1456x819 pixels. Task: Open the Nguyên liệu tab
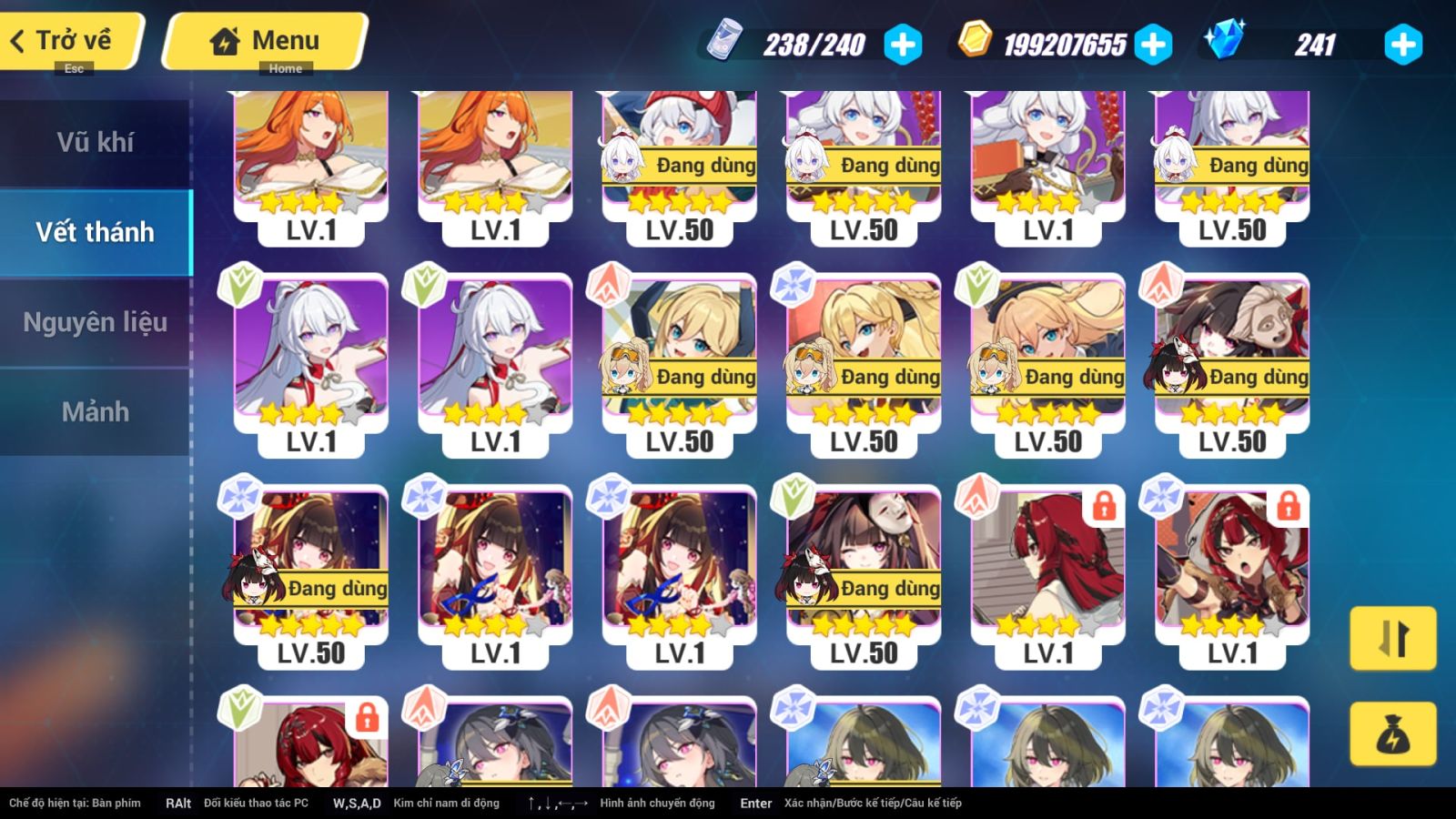click(95, 322)
